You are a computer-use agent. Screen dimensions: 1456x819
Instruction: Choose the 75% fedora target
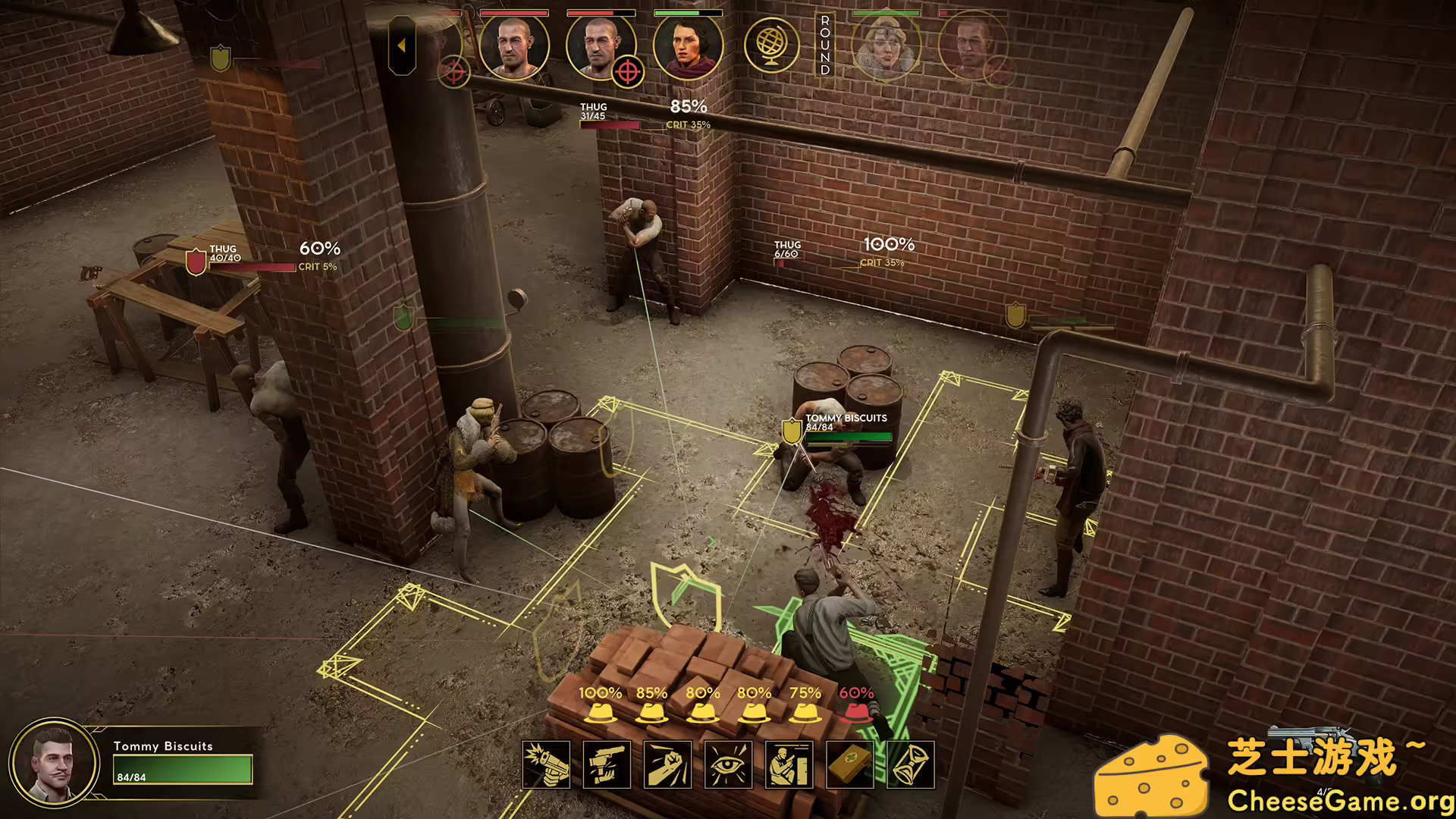tap(805, 712)
